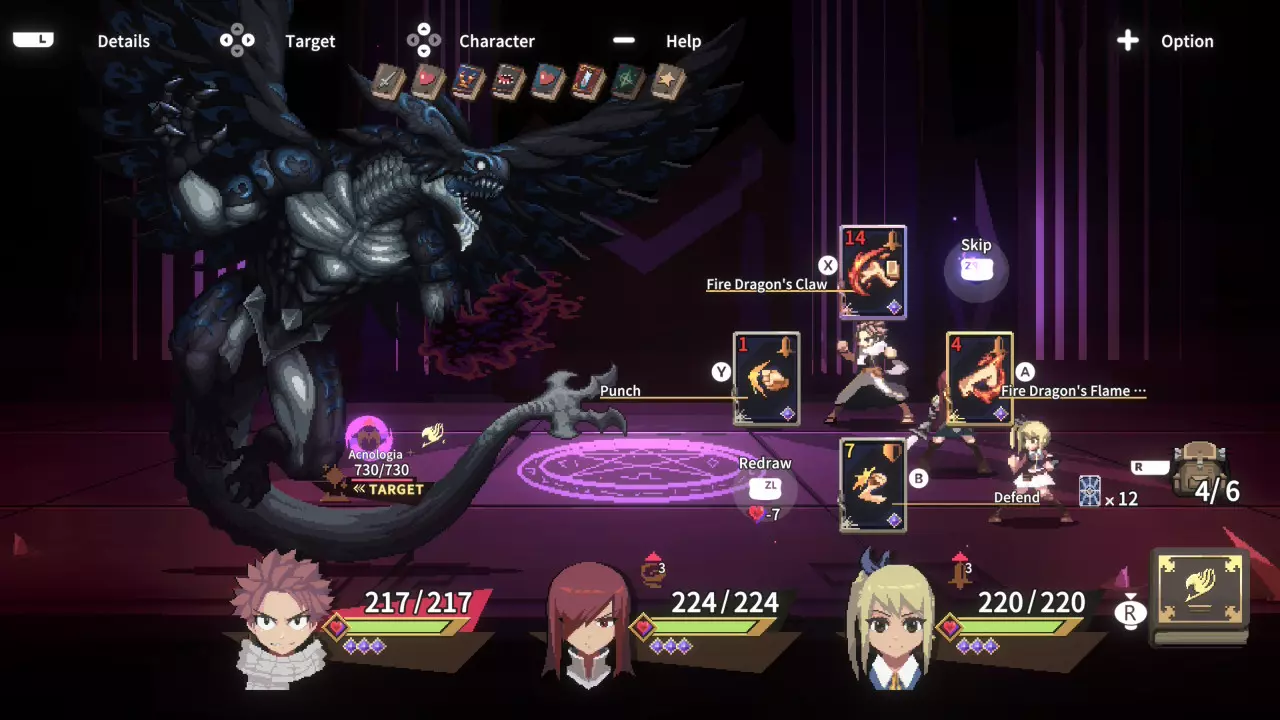Play the Fire Dragon's Claw card
The height and width of the screenshot is (720, 1280).
(873, 272)
